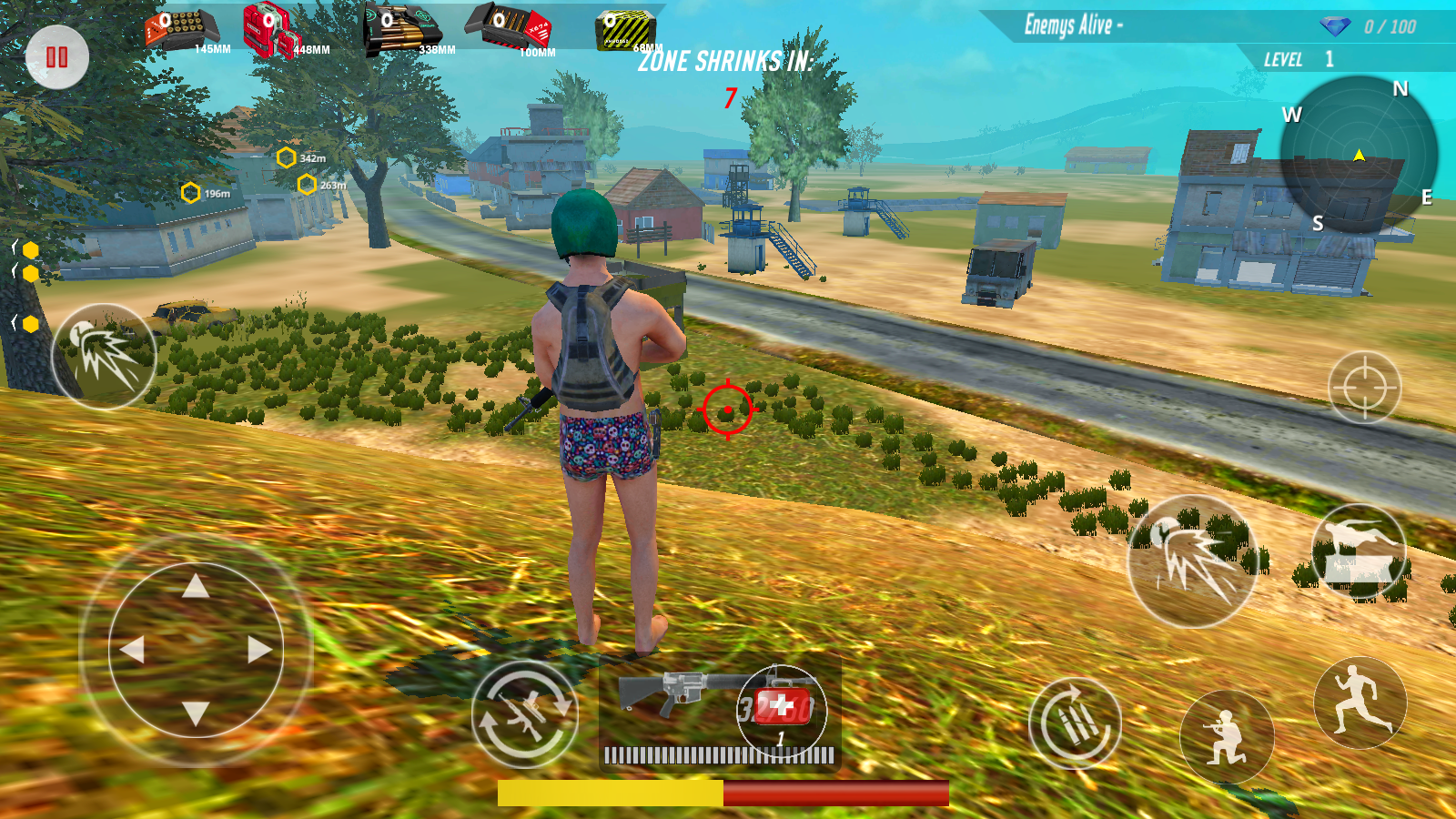The height and width of the screenshot is (819, 1456).
Task: Sprint using the running man button
Action: tap(1360, 702)
